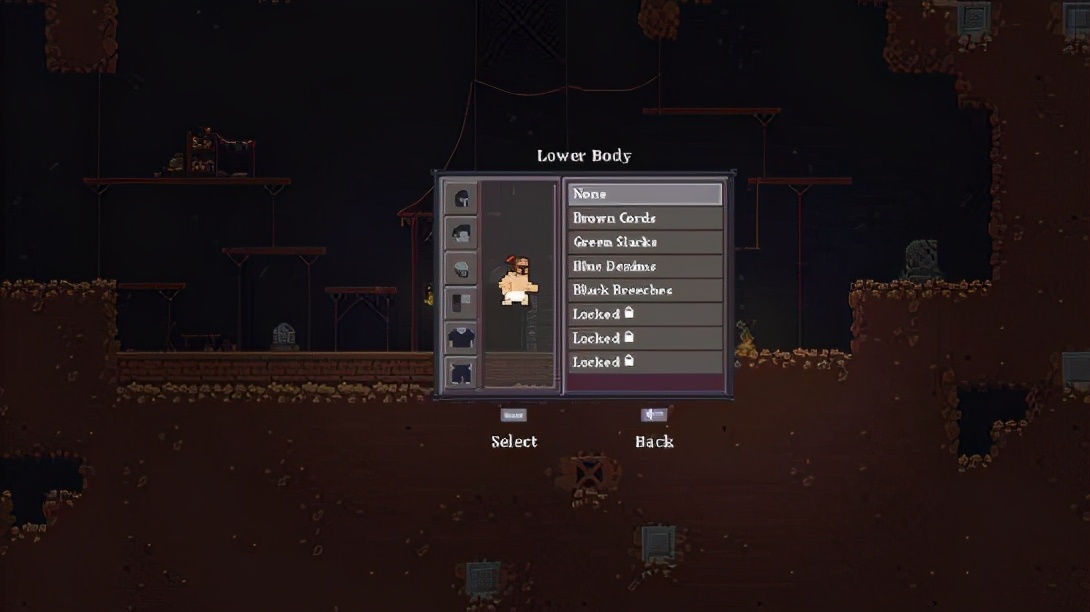Switch to the shirt upper body category

point(461,338)
